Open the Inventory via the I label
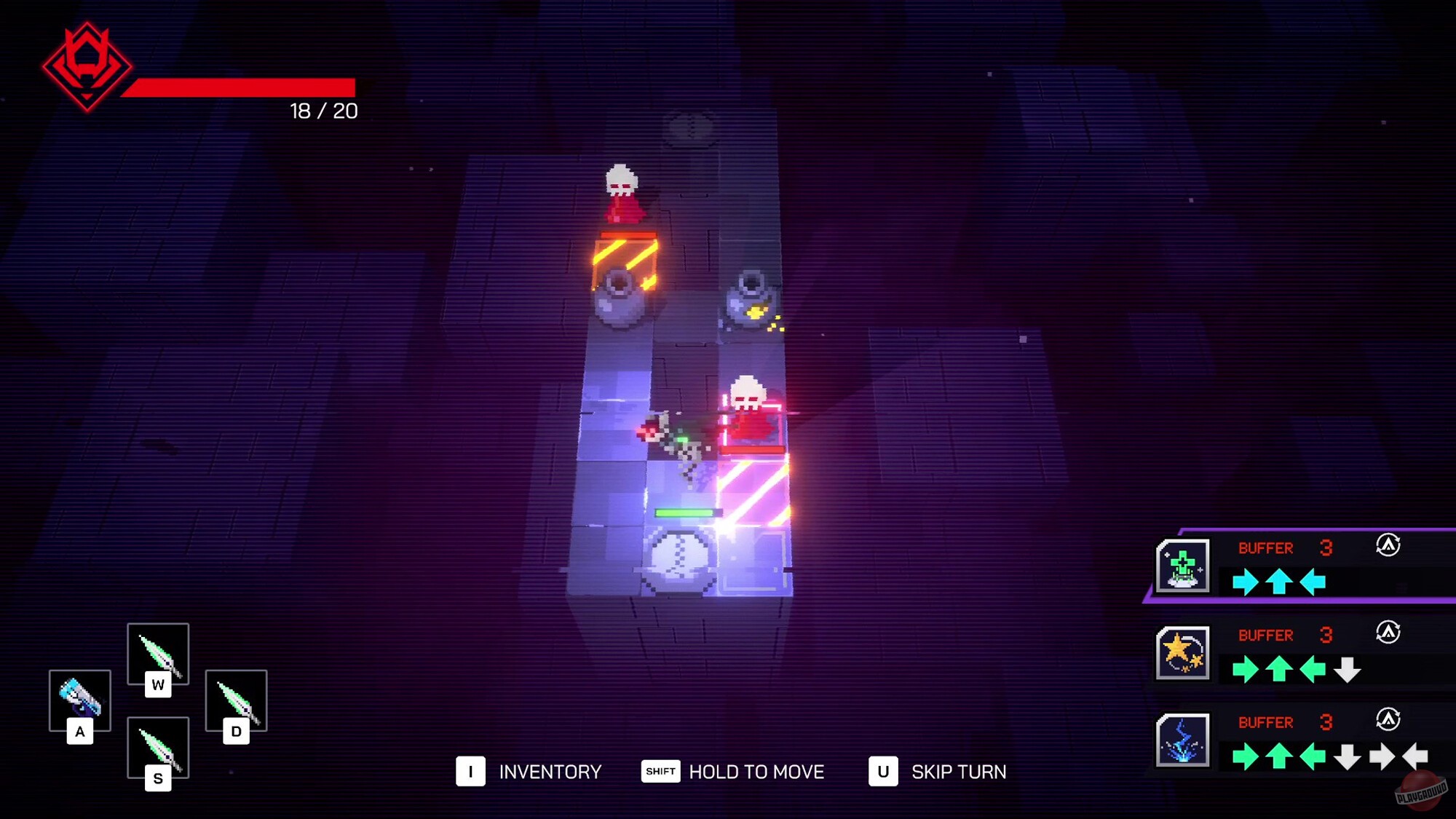Screen dimensions: 1456x819 coord(472,771)
